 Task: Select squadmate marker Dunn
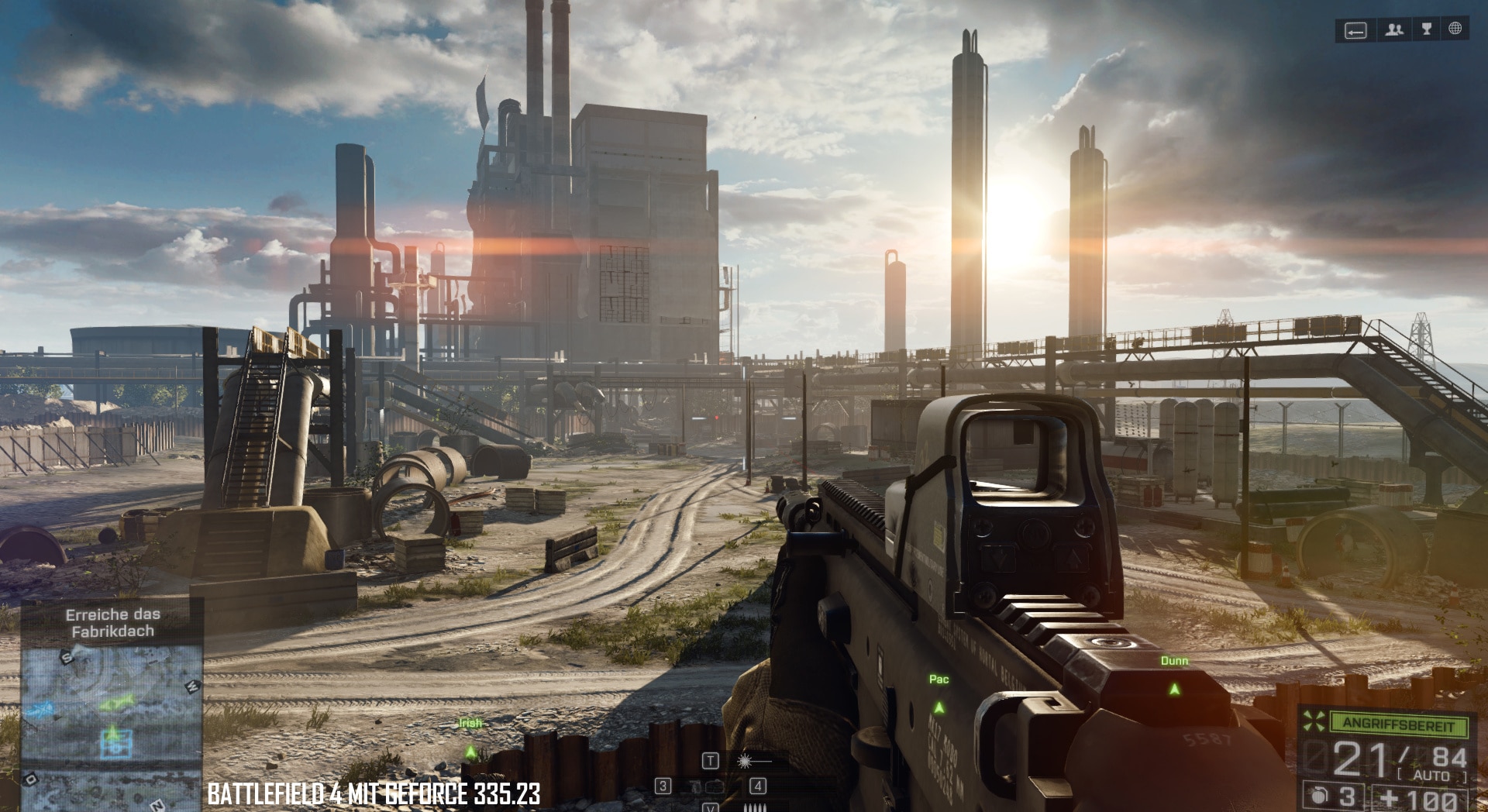pyautogui.click(x=1175, y=689)
